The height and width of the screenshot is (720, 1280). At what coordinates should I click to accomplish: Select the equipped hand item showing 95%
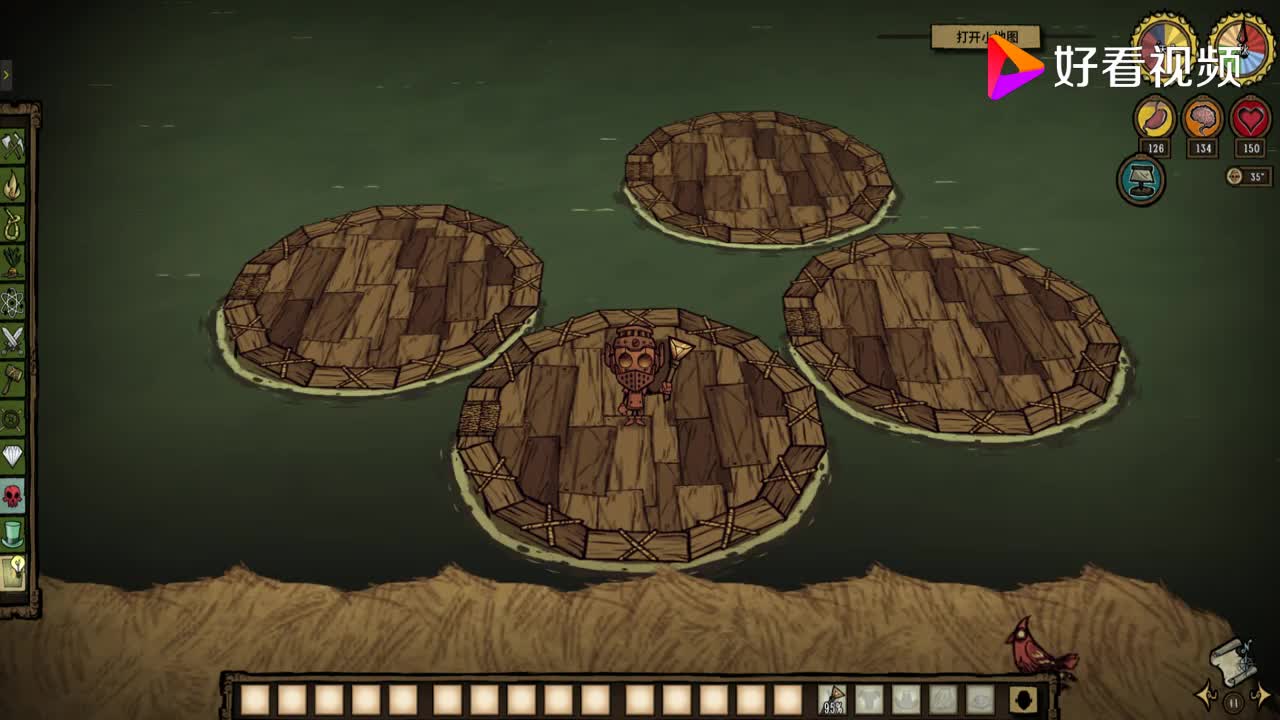pos(832,699)
